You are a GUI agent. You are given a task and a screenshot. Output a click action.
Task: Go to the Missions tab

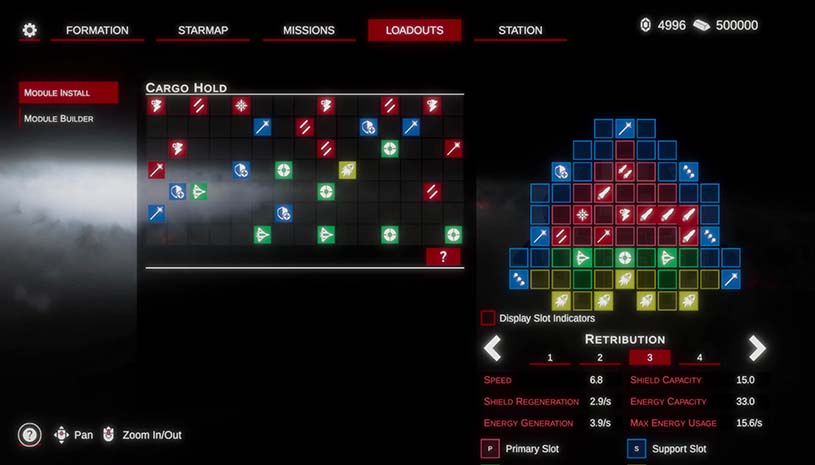pyautogui.click(x=309, y=30)
